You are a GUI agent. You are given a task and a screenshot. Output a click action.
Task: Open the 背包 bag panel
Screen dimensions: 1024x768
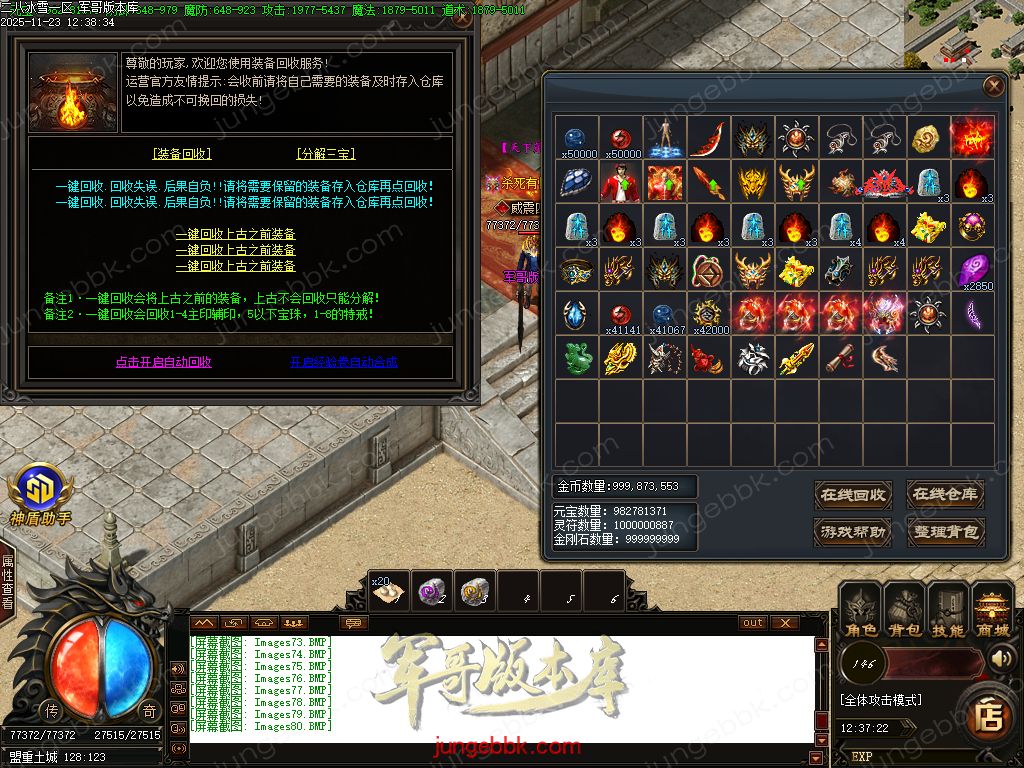pos(904,611)
